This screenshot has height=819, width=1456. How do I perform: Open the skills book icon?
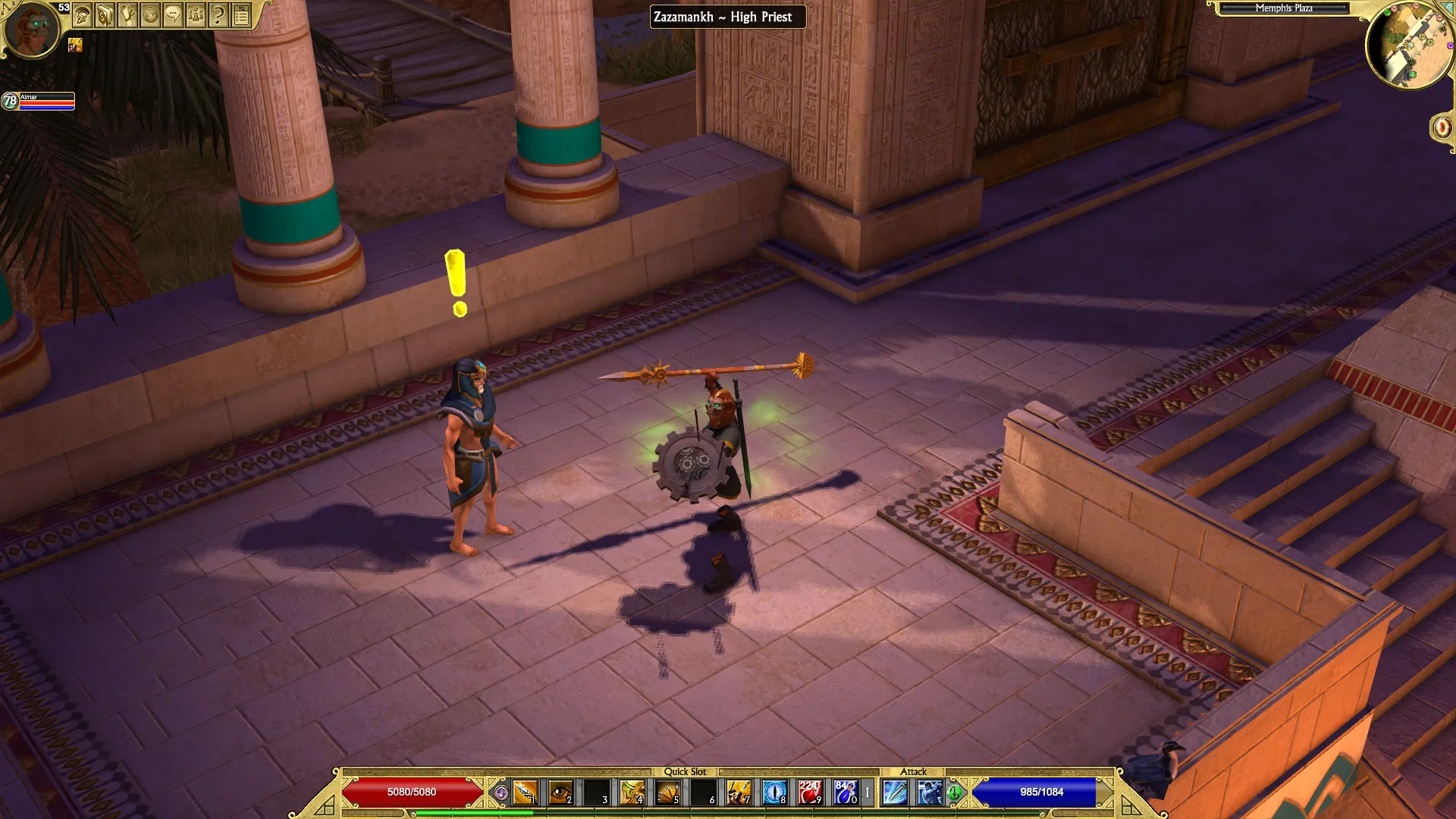tap(105, 15)
